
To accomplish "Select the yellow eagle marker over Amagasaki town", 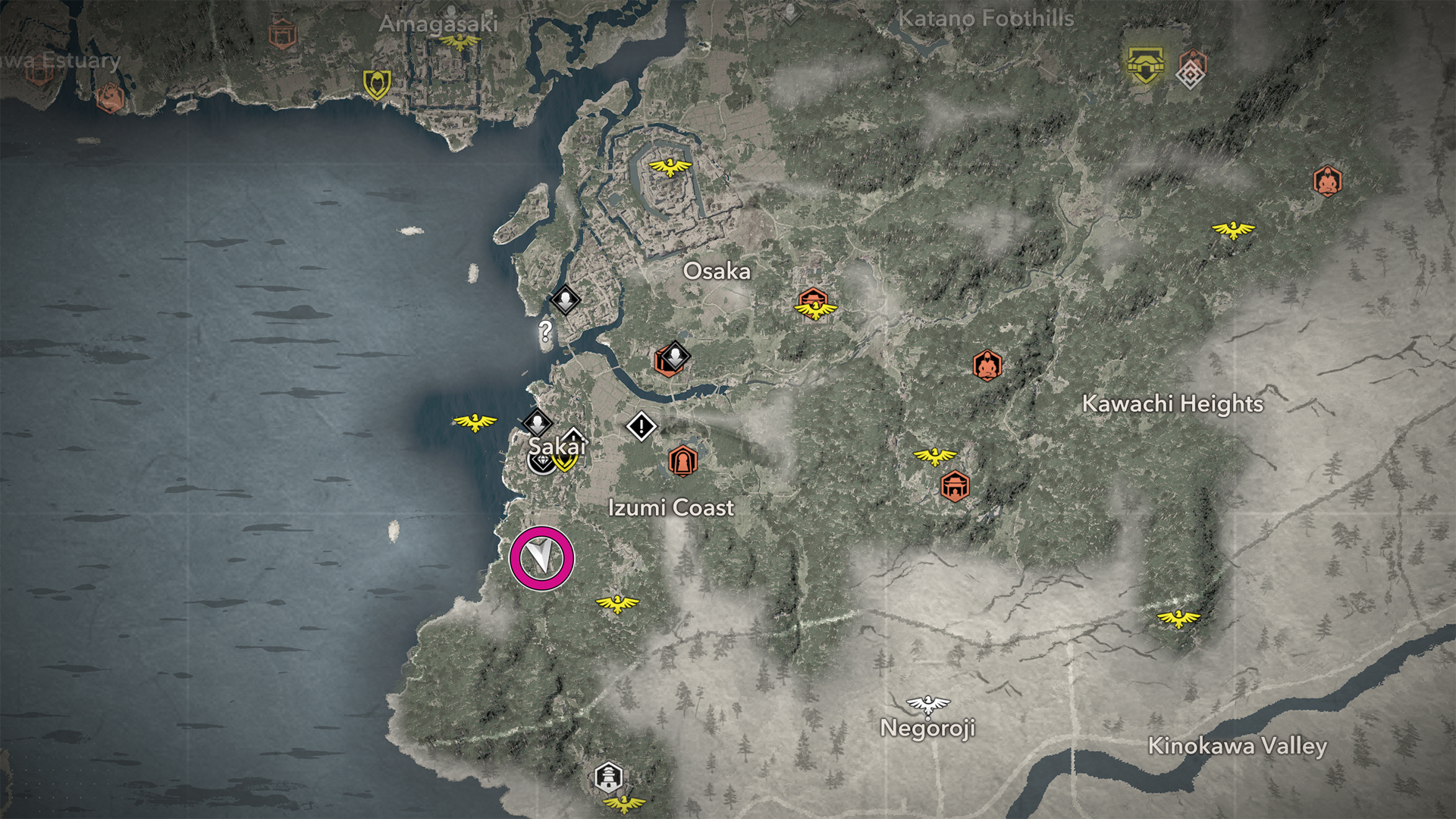I will coord(460,42).
